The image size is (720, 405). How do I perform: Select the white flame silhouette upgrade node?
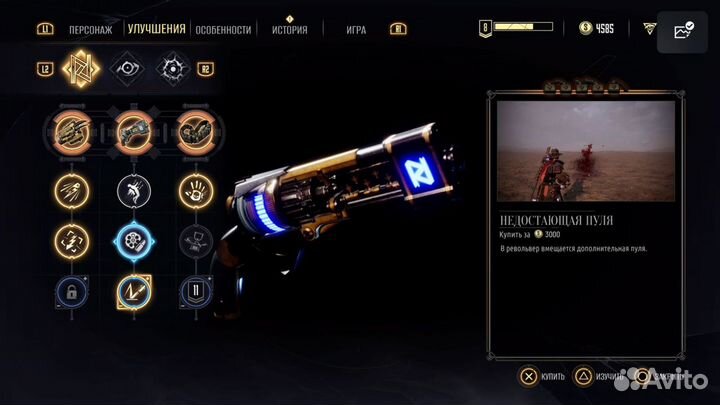point(133,188)
